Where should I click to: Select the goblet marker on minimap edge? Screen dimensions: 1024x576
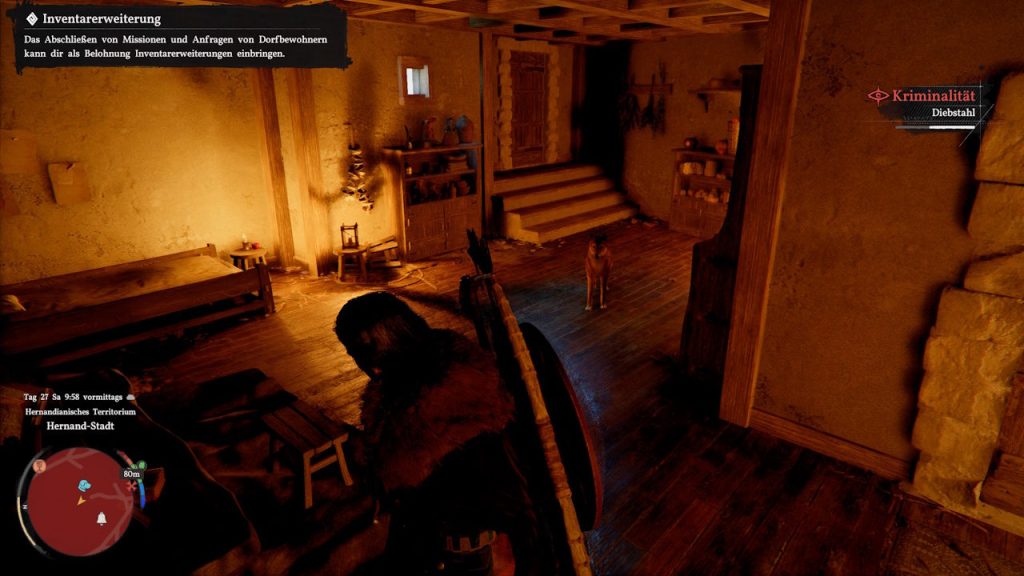40,466
